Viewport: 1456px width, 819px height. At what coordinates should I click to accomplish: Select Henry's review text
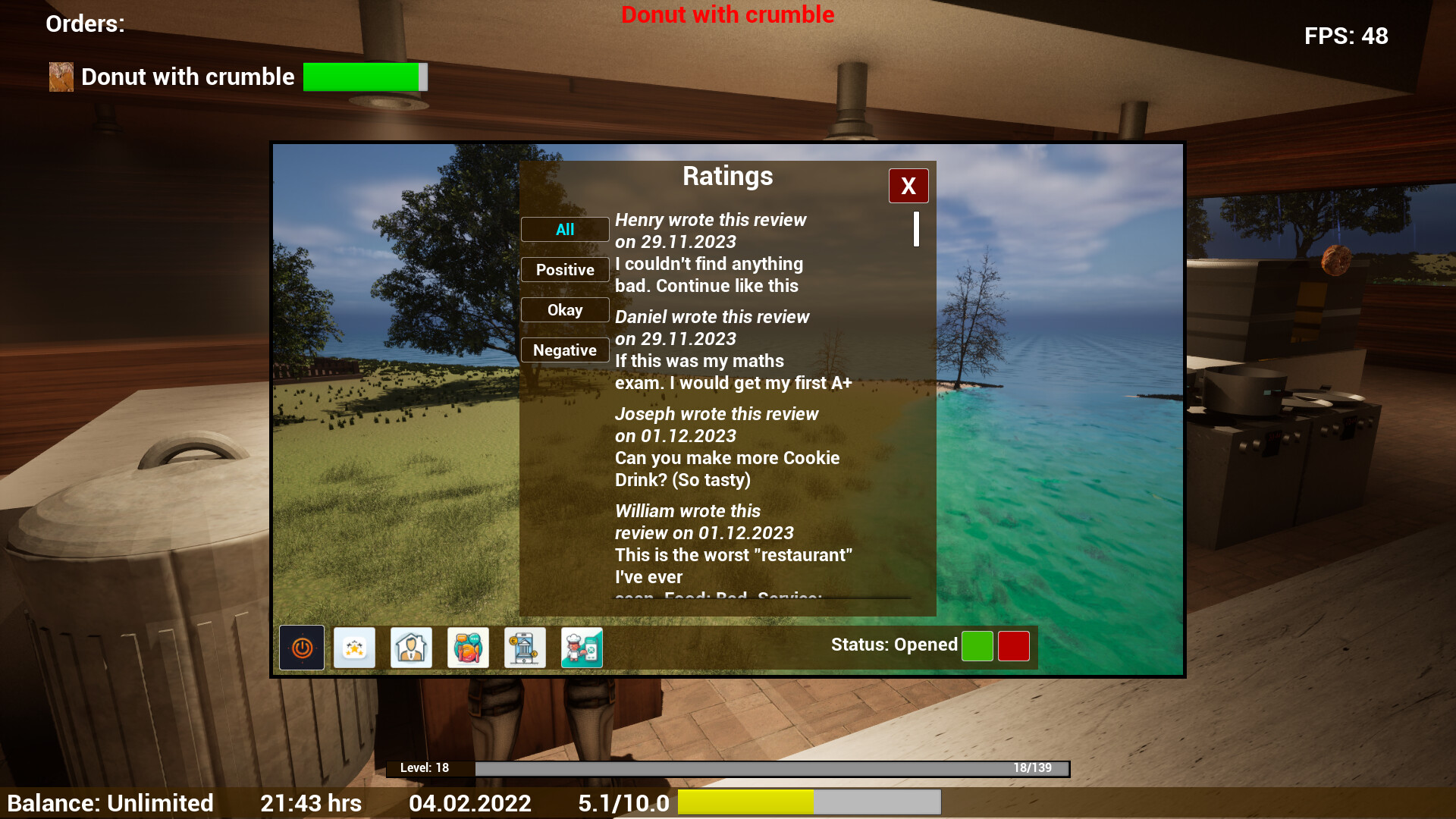709,253
